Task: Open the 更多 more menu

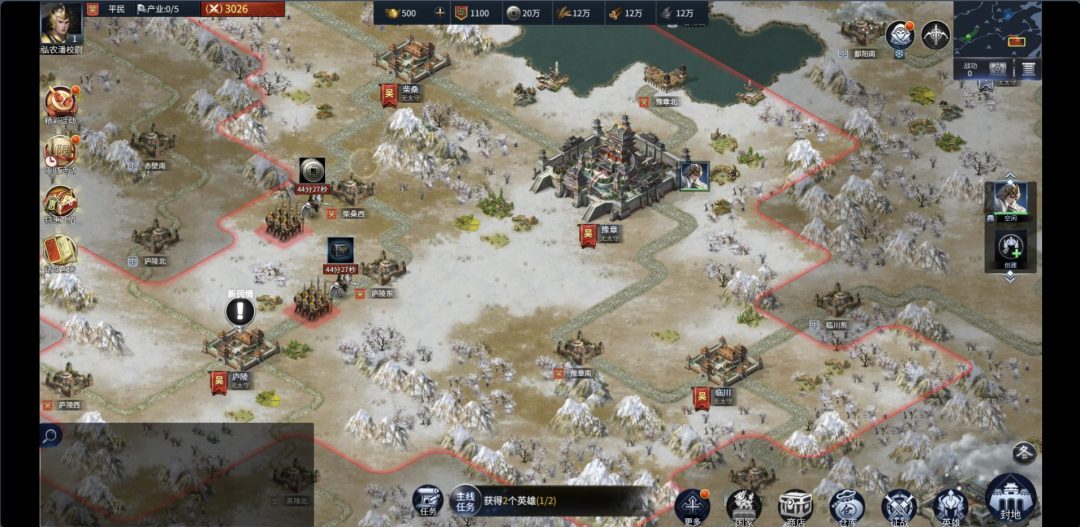Action: coord(692,505)
